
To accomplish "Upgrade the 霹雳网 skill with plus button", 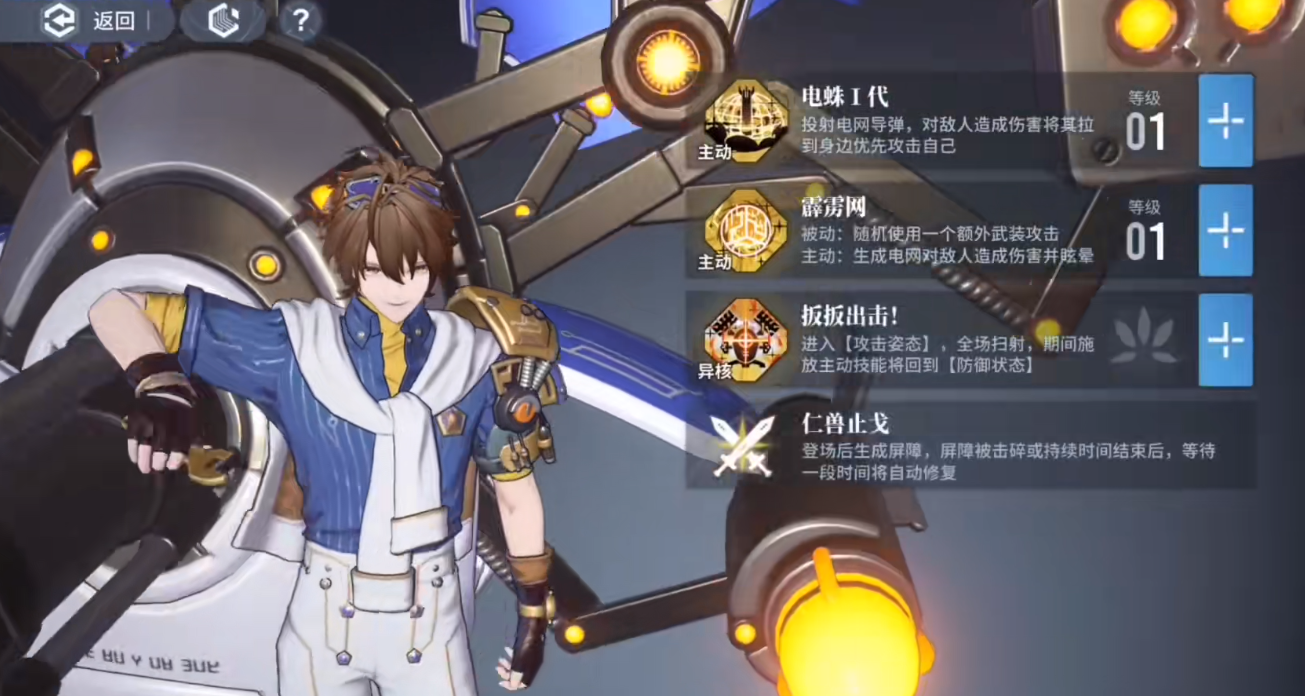I will tap(1225, 230).
